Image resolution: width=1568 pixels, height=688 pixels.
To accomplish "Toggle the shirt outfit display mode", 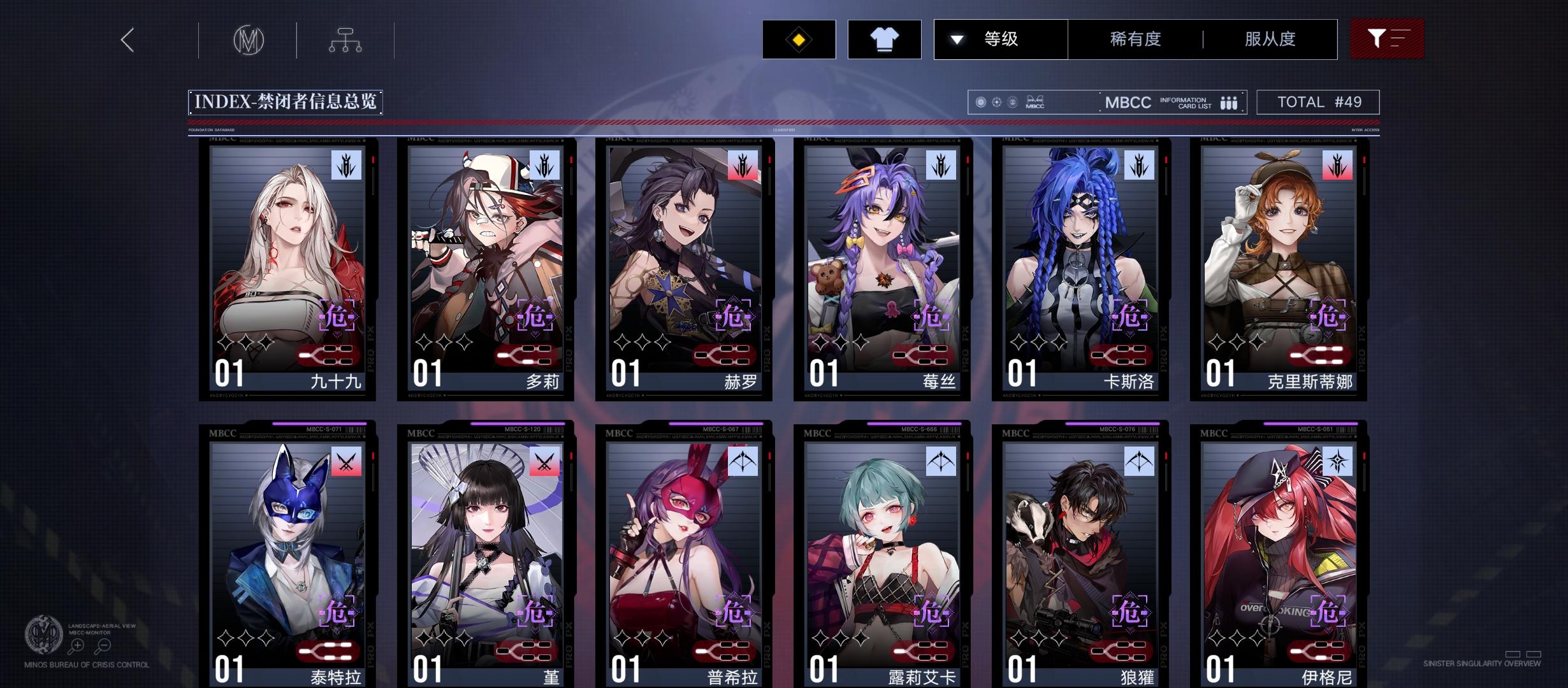I will click(885, 39).
